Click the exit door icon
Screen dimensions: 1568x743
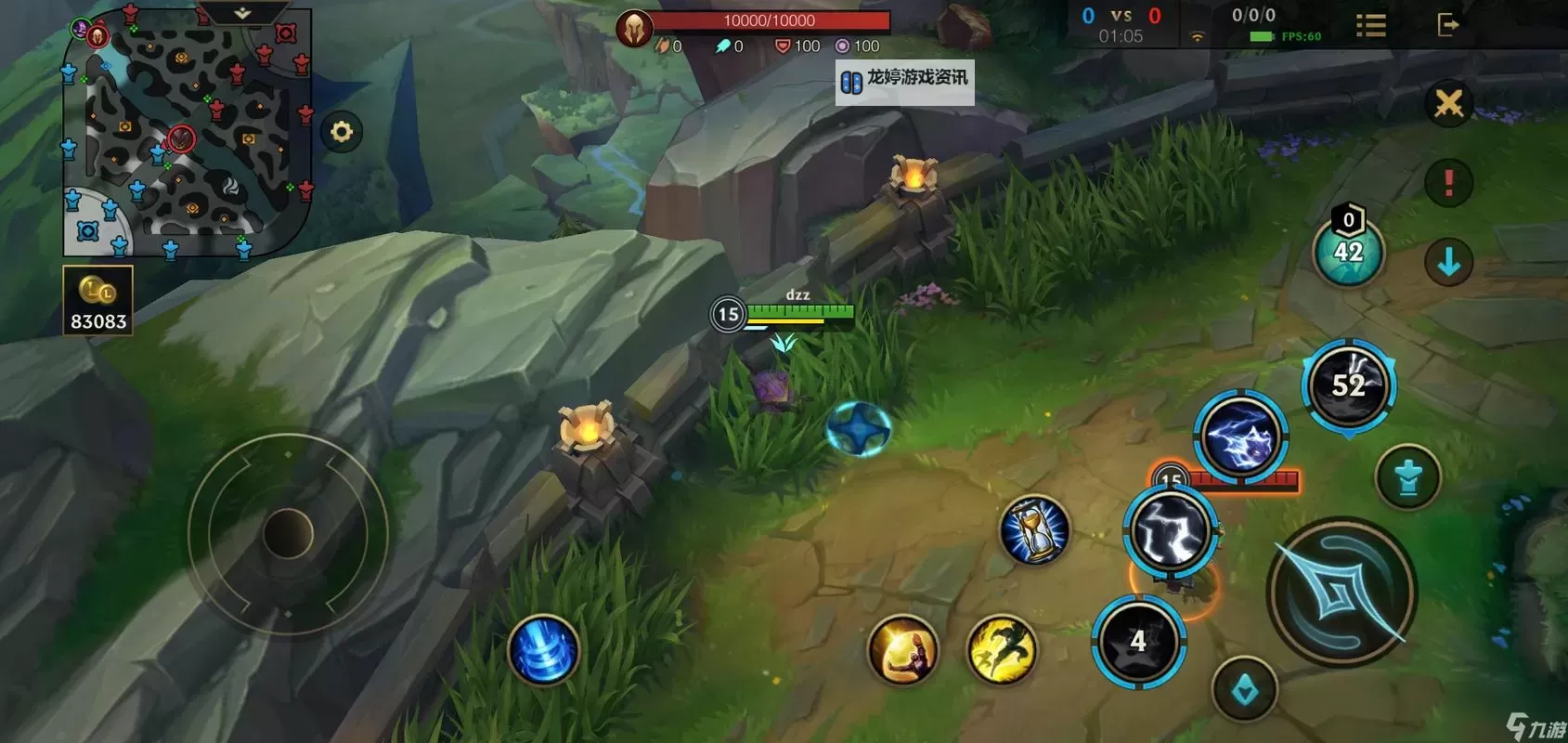pos(1447,24)
